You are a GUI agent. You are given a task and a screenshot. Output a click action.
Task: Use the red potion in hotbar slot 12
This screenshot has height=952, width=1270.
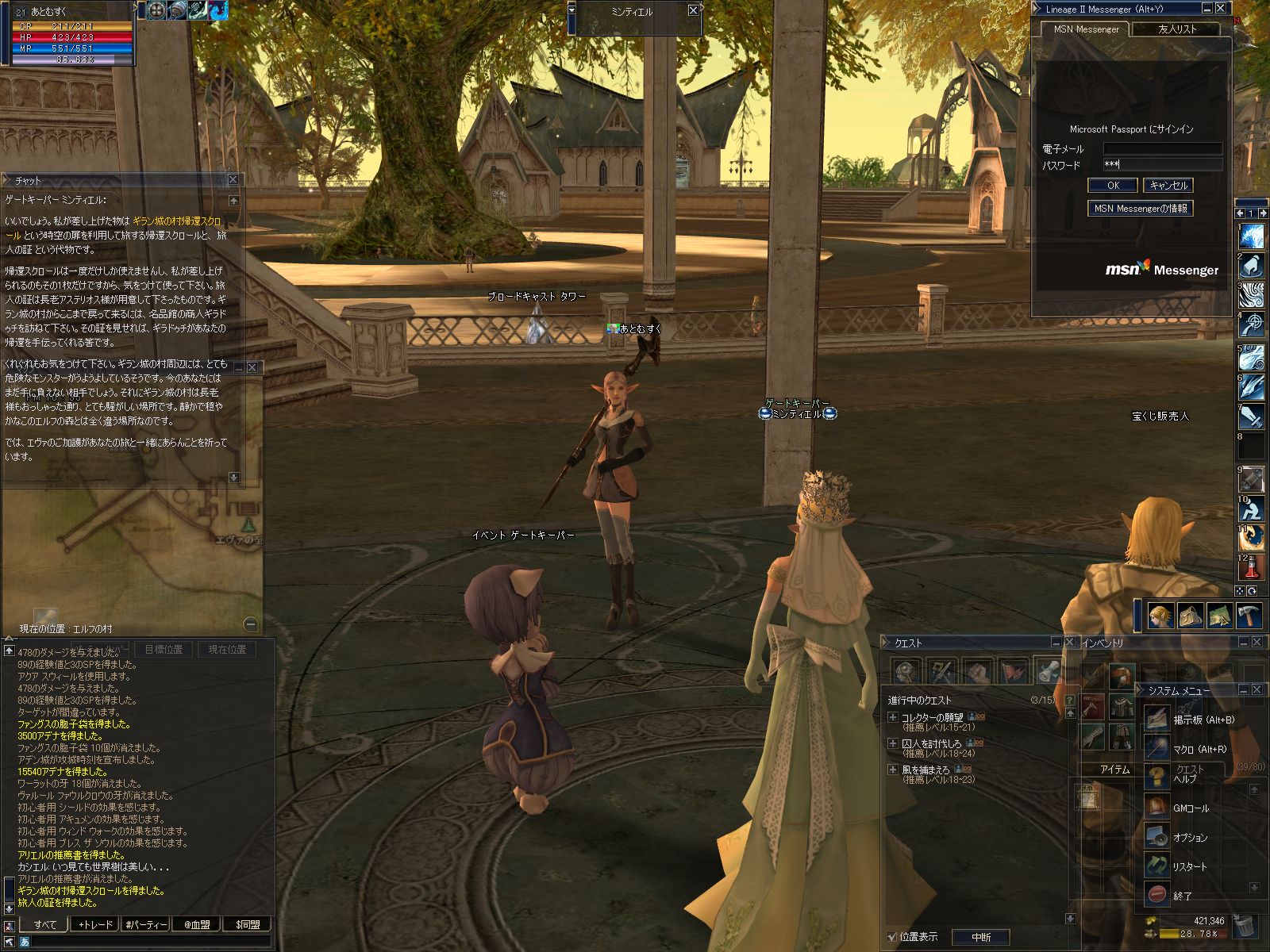pos(1252,567)
